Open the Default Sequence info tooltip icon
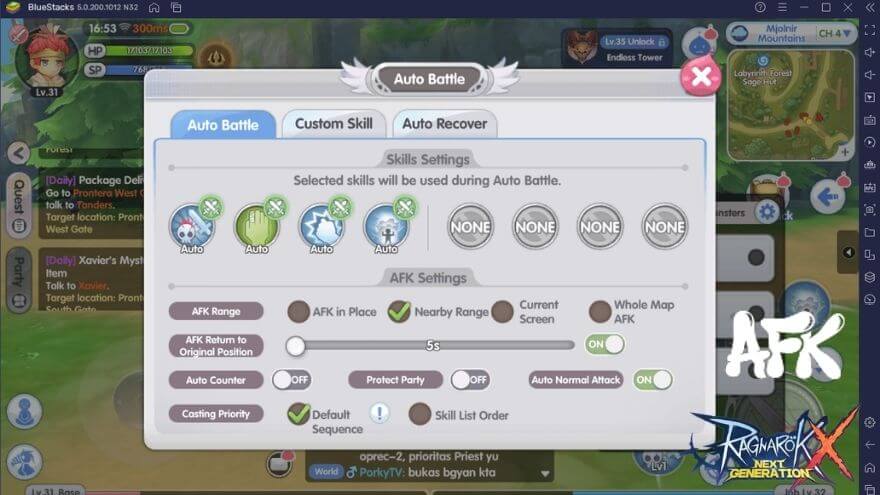Image resolution: width=880 pixels, height=495 pixels. coord(380,413)
